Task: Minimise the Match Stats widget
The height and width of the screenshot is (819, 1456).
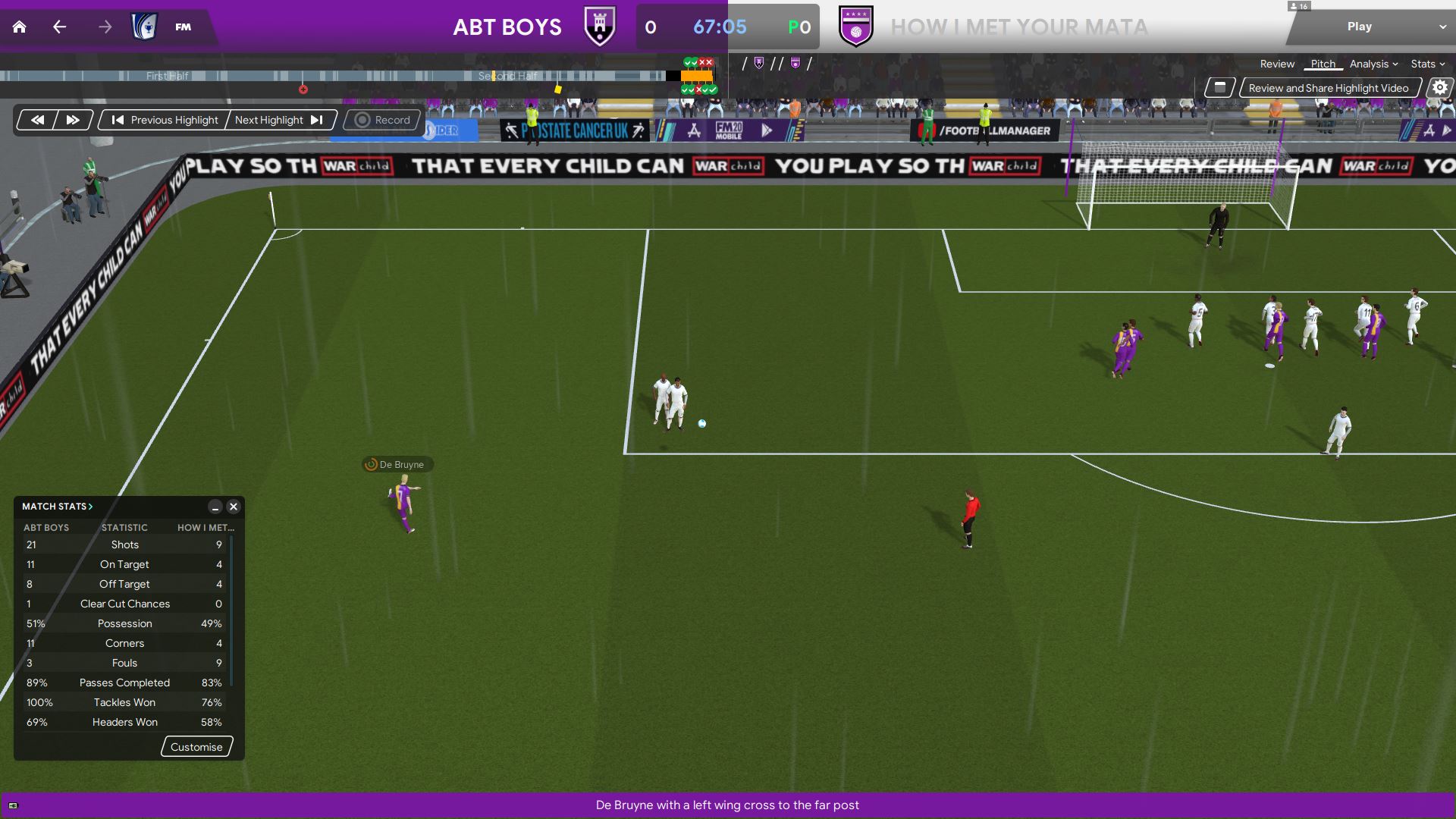Action: click(x=215, y=507)
